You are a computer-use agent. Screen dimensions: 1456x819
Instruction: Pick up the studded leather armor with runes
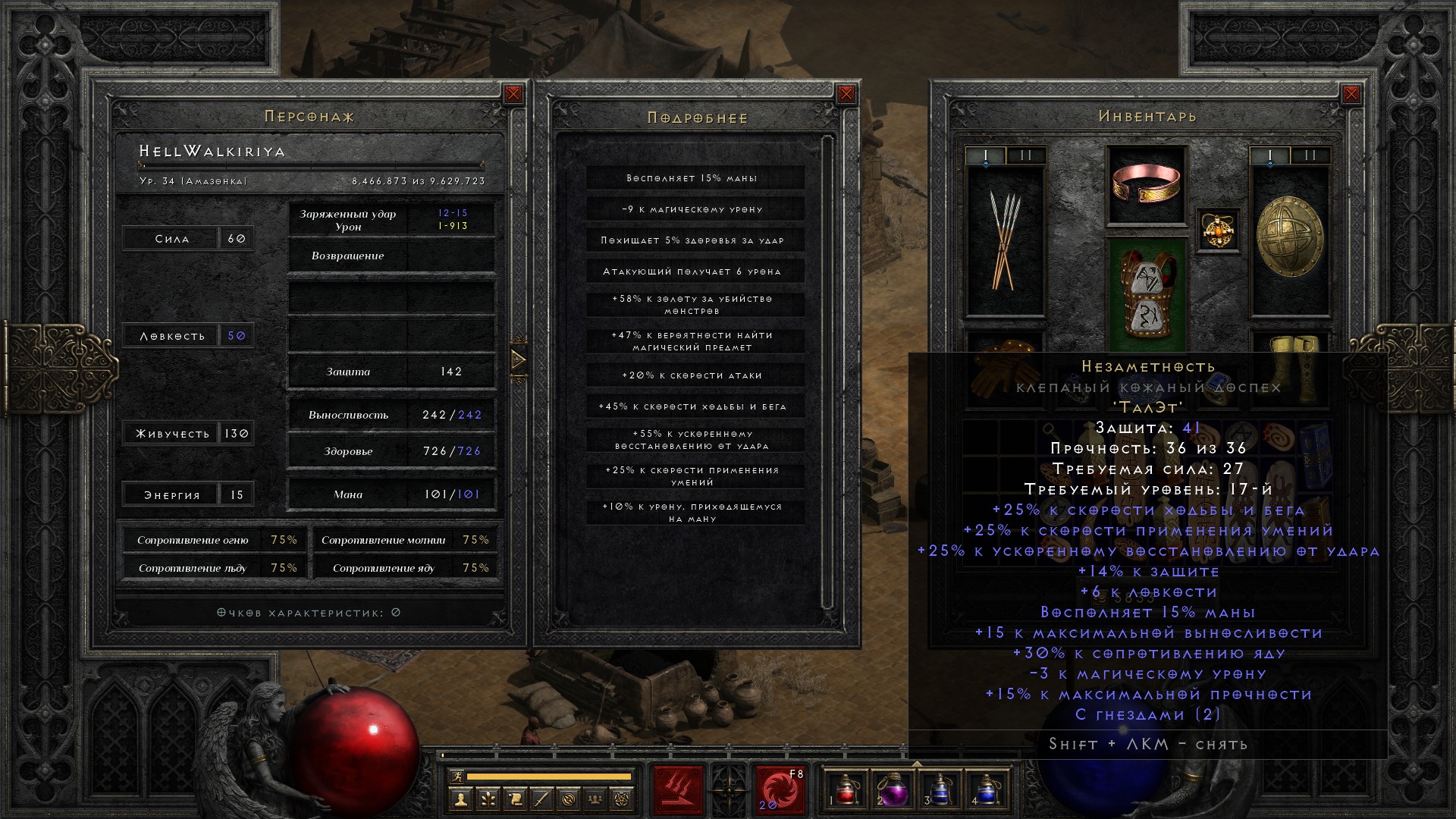coord(1146,292)
